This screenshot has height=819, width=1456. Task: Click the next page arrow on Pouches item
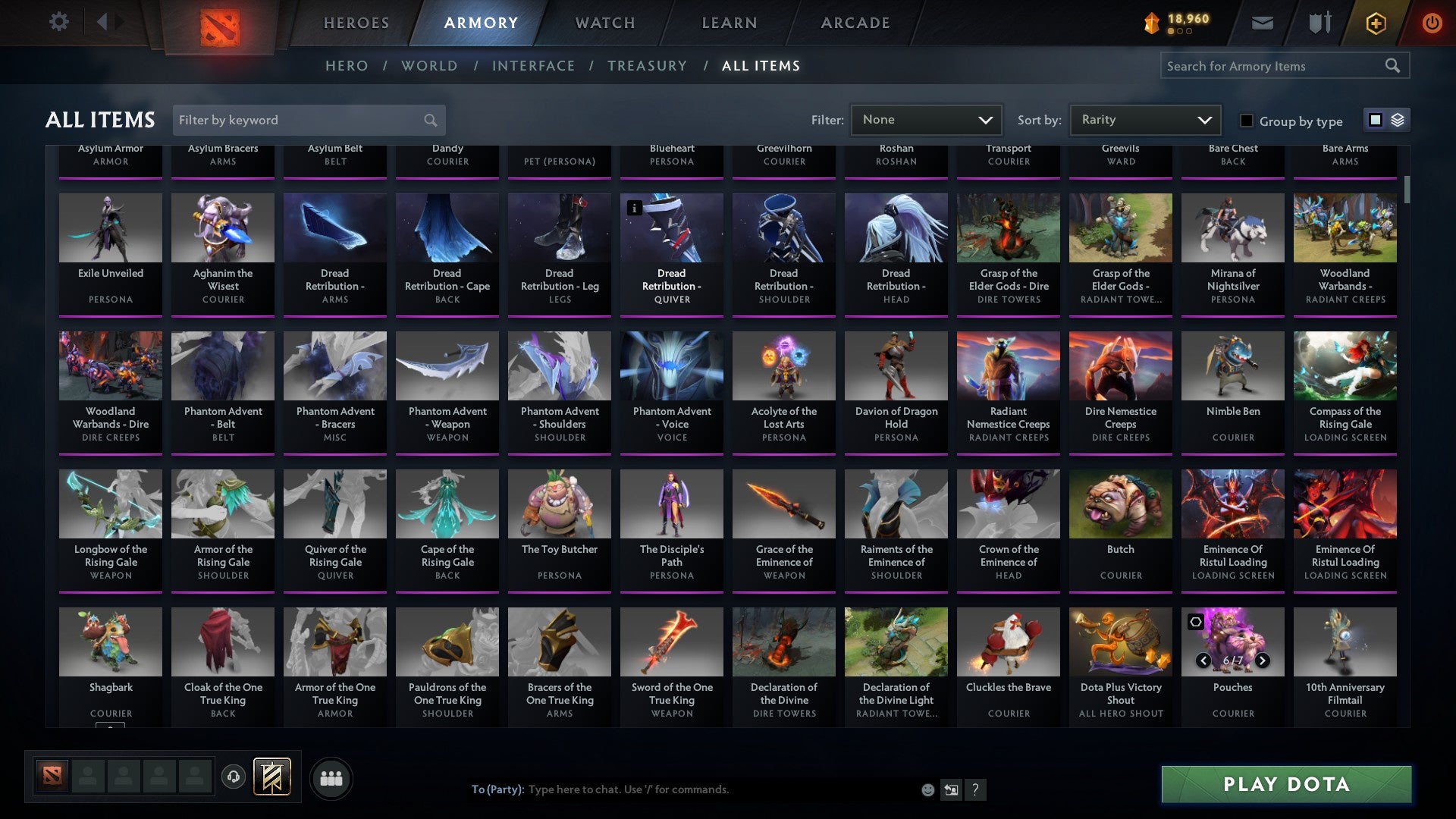(1263, 661)
